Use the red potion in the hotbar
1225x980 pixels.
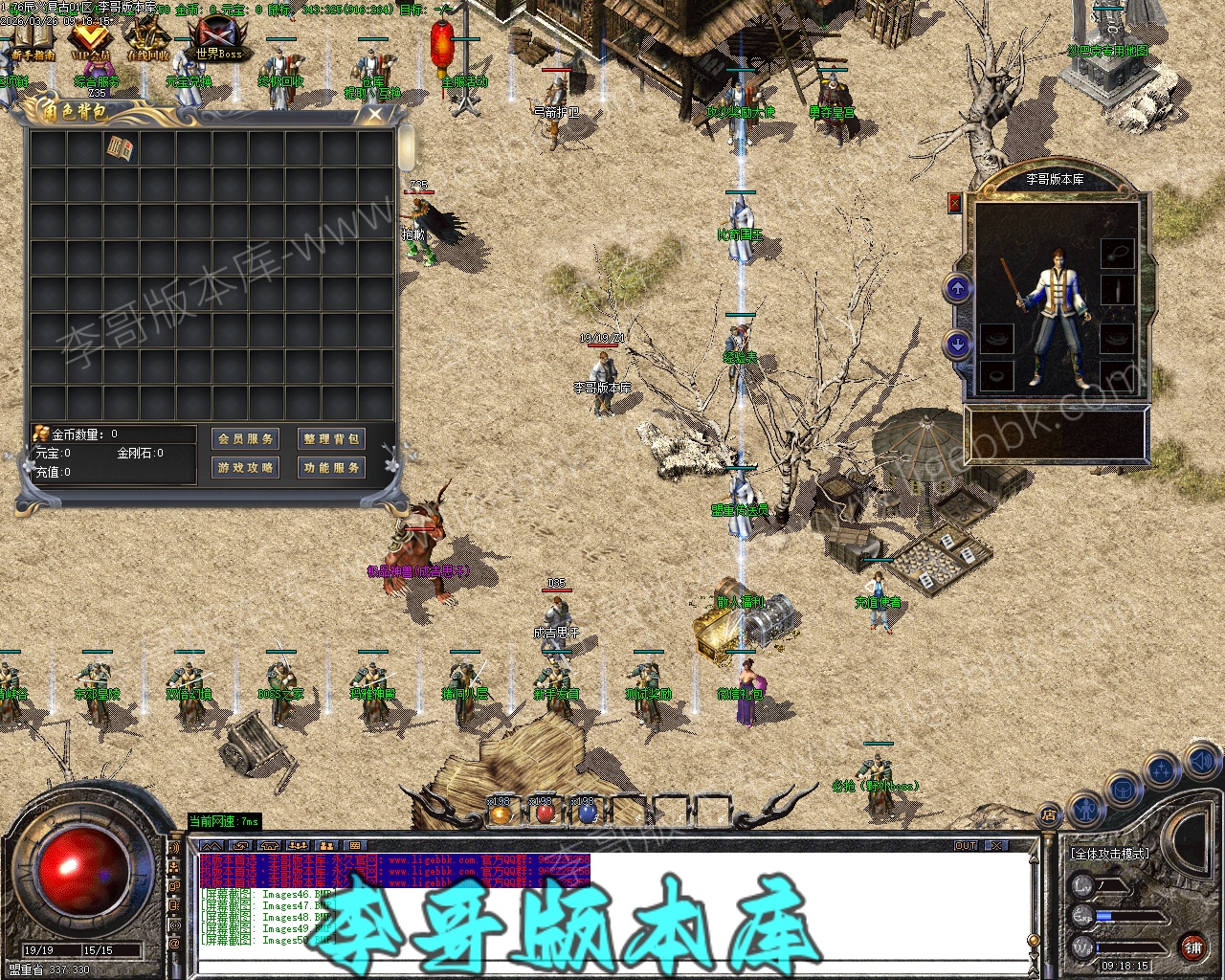545,814
